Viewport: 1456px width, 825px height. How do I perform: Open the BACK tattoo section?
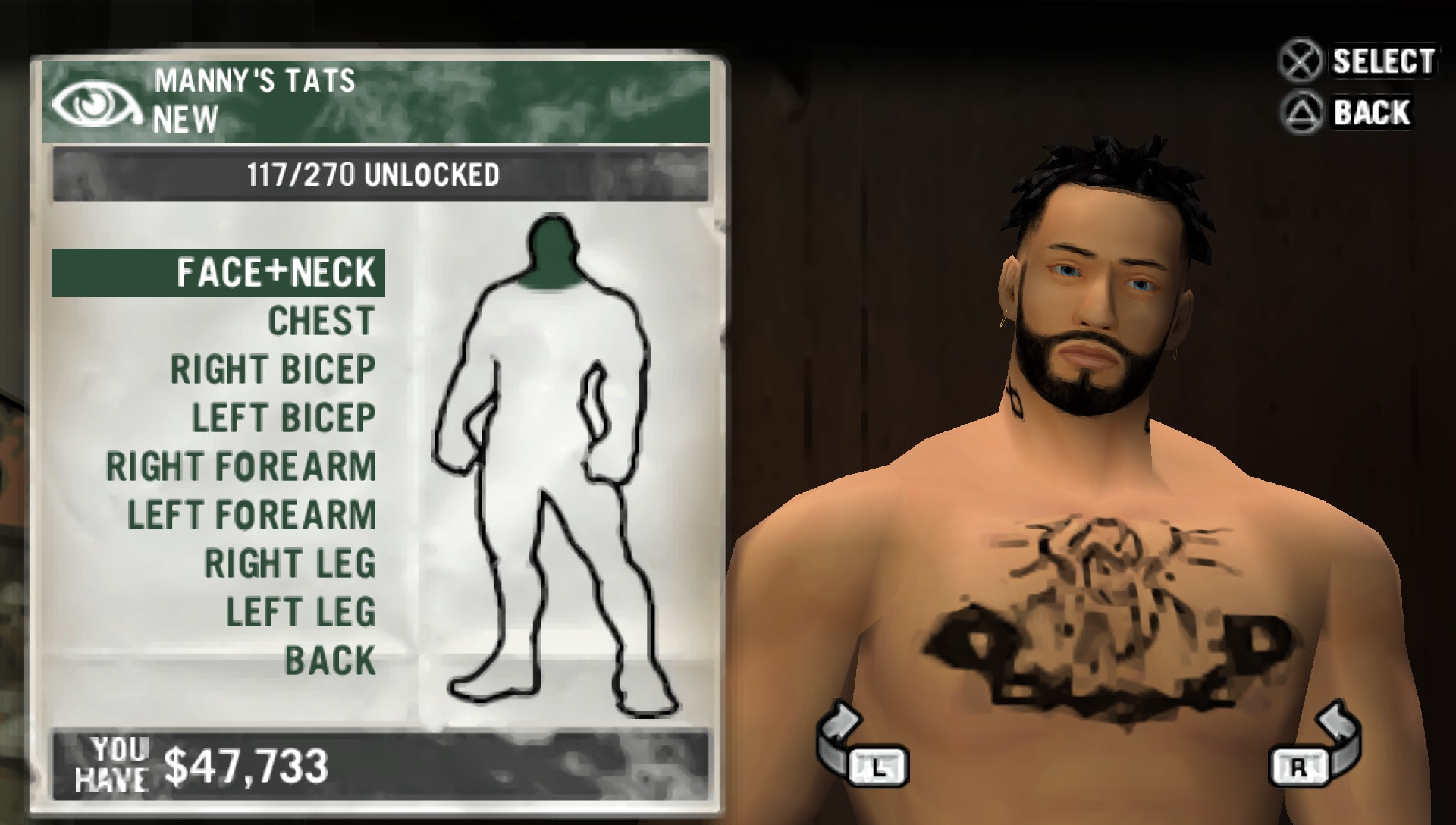328,660
